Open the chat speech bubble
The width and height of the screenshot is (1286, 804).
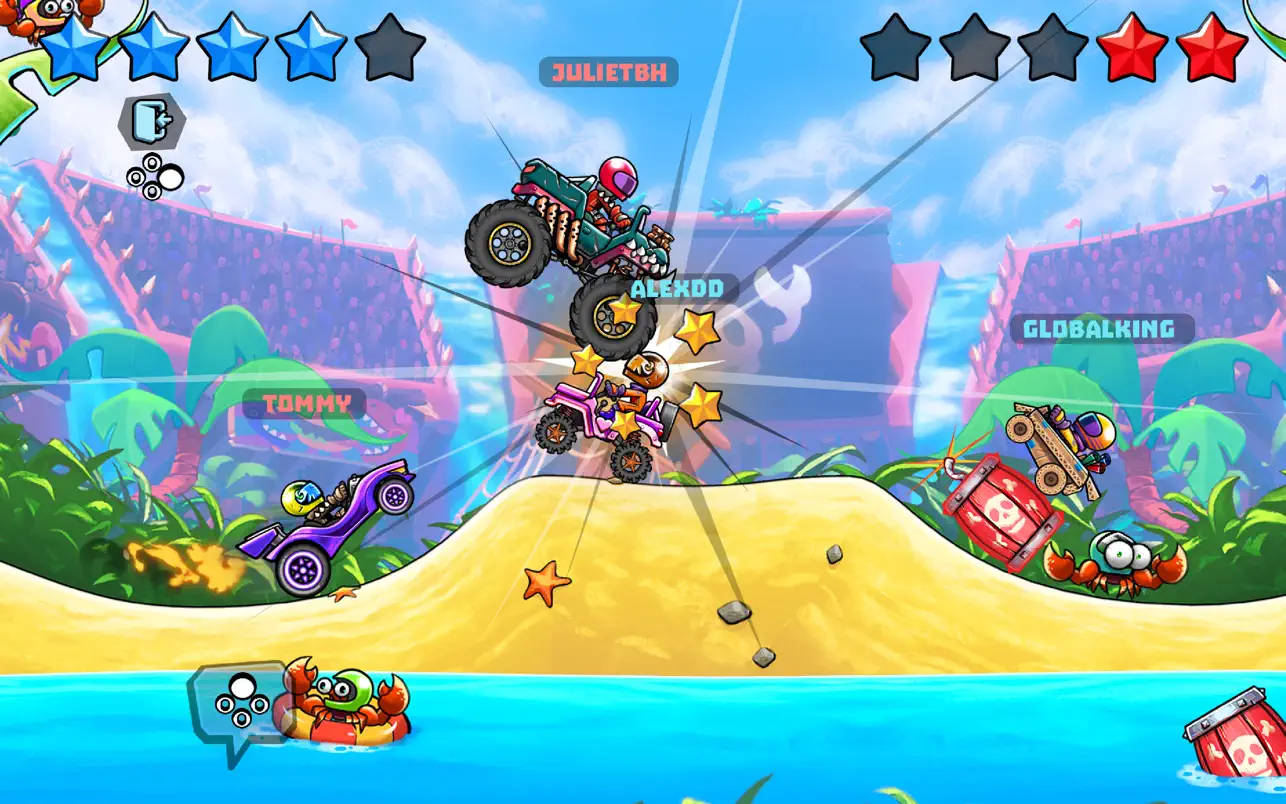[236, 704]
